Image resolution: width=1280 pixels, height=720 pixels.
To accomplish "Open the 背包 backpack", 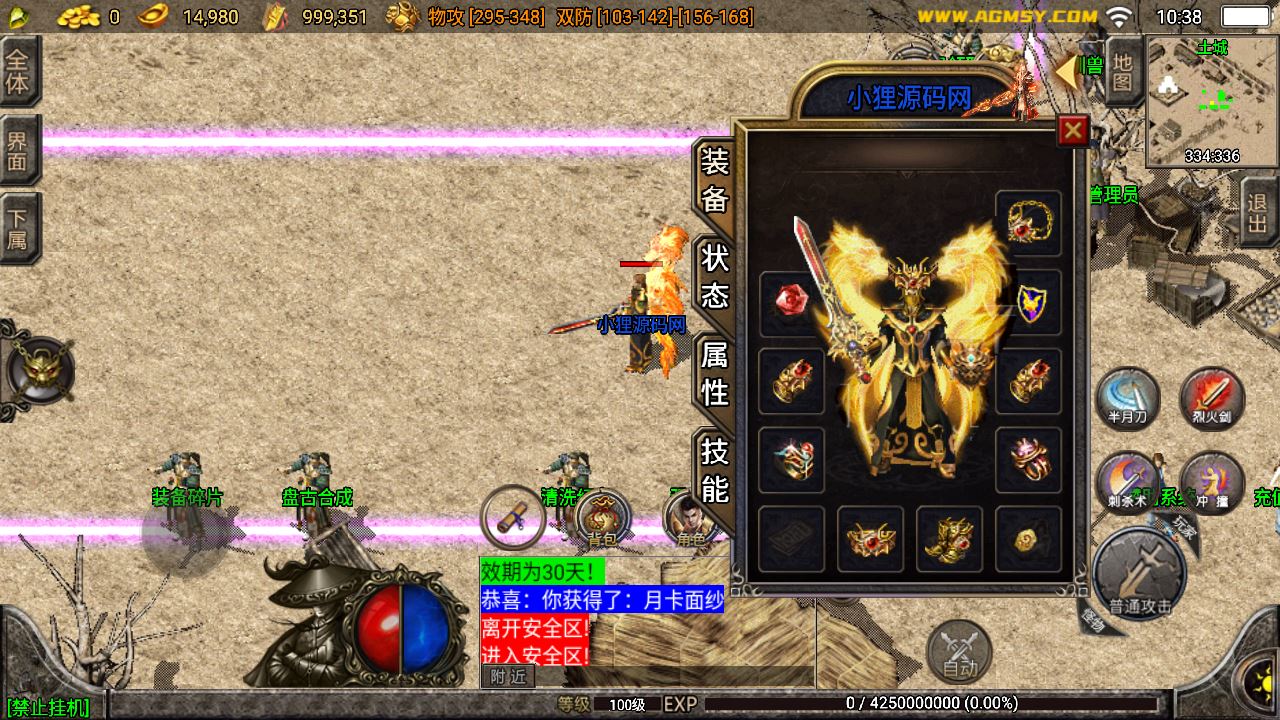I will pos(602,518).
